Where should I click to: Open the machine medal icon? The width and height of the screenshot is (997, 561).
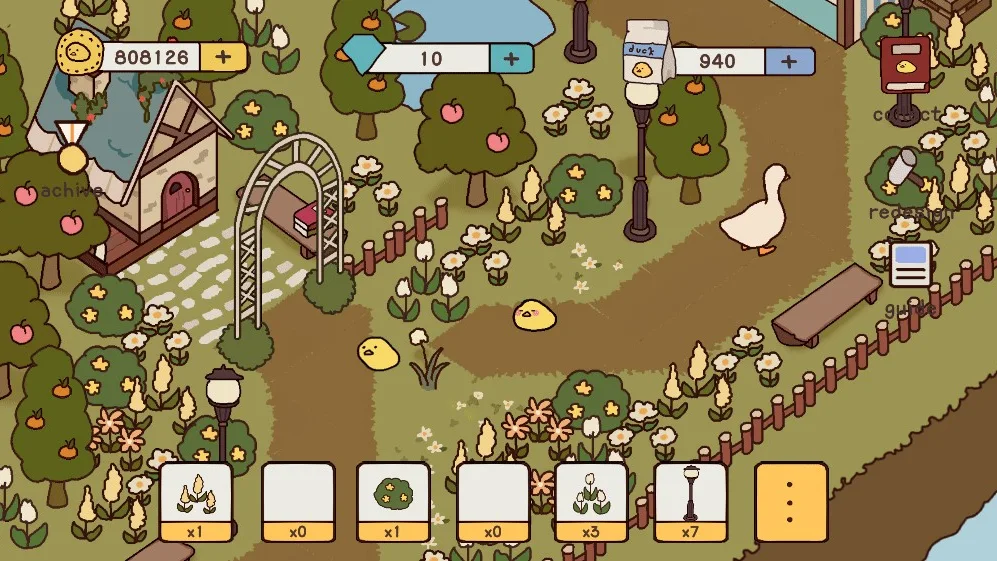tap(70, 149)
